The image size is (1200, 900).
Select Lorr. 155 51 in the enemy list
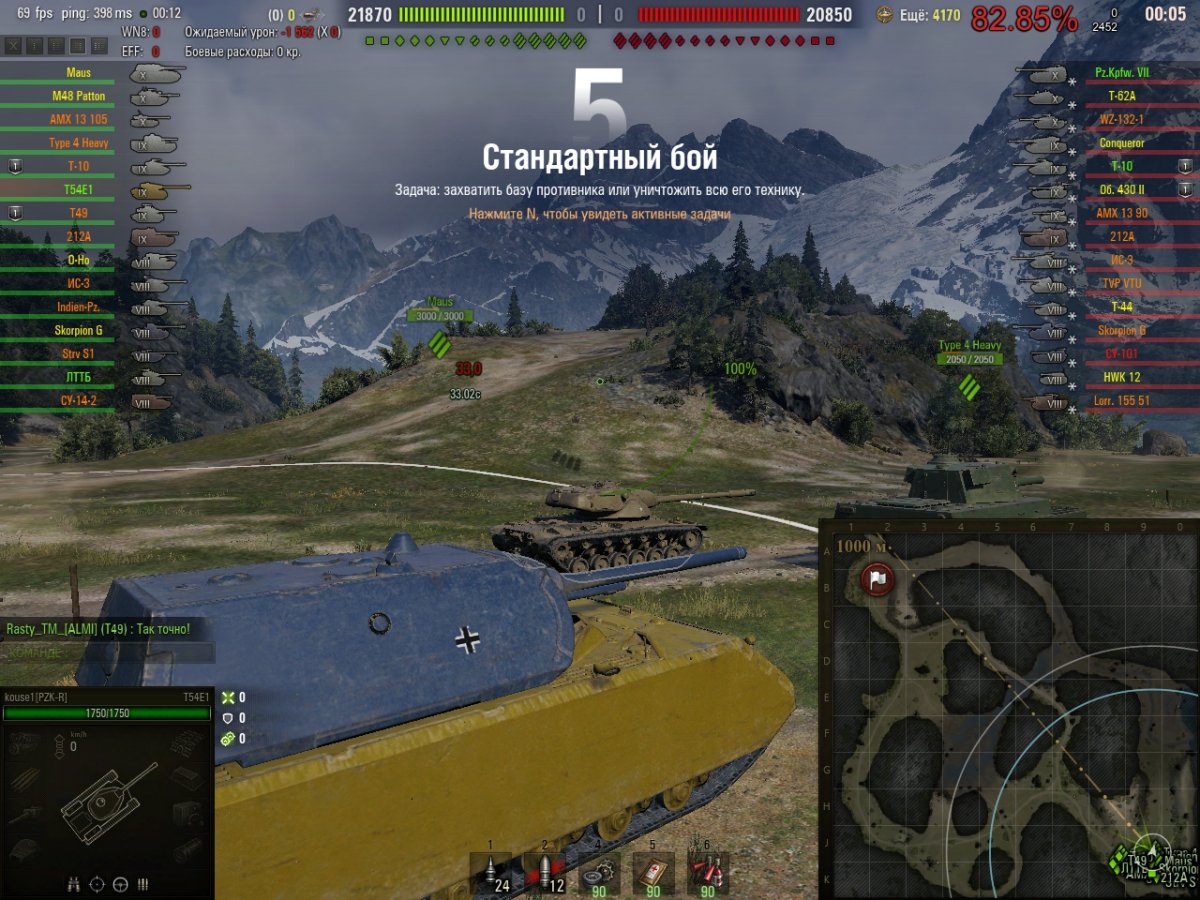[x=1122, y=401]
